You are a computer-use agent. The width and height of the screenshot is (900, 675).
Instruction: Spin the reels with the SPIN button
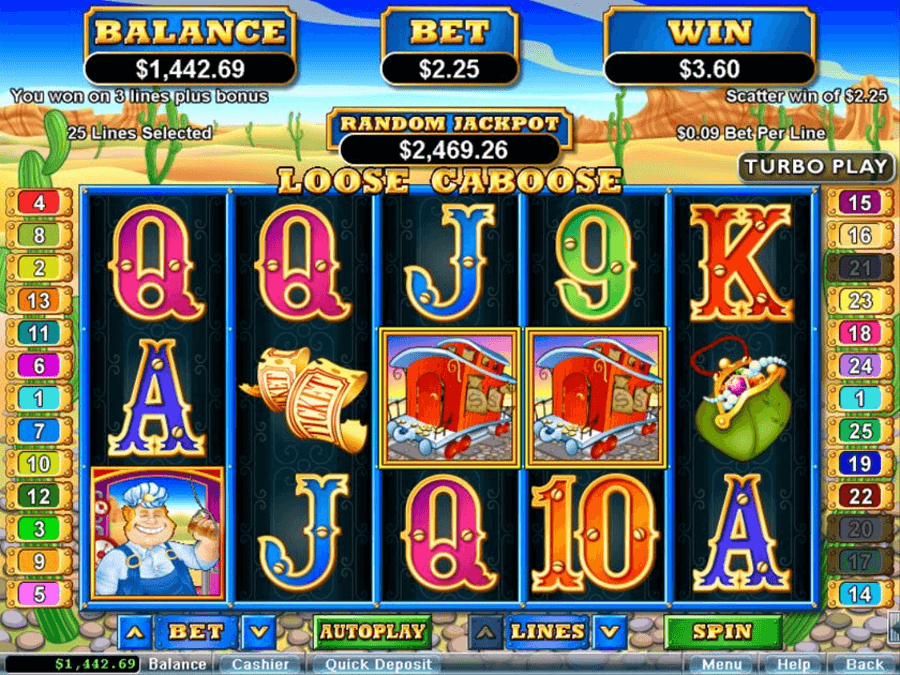(x=722, y=632)
